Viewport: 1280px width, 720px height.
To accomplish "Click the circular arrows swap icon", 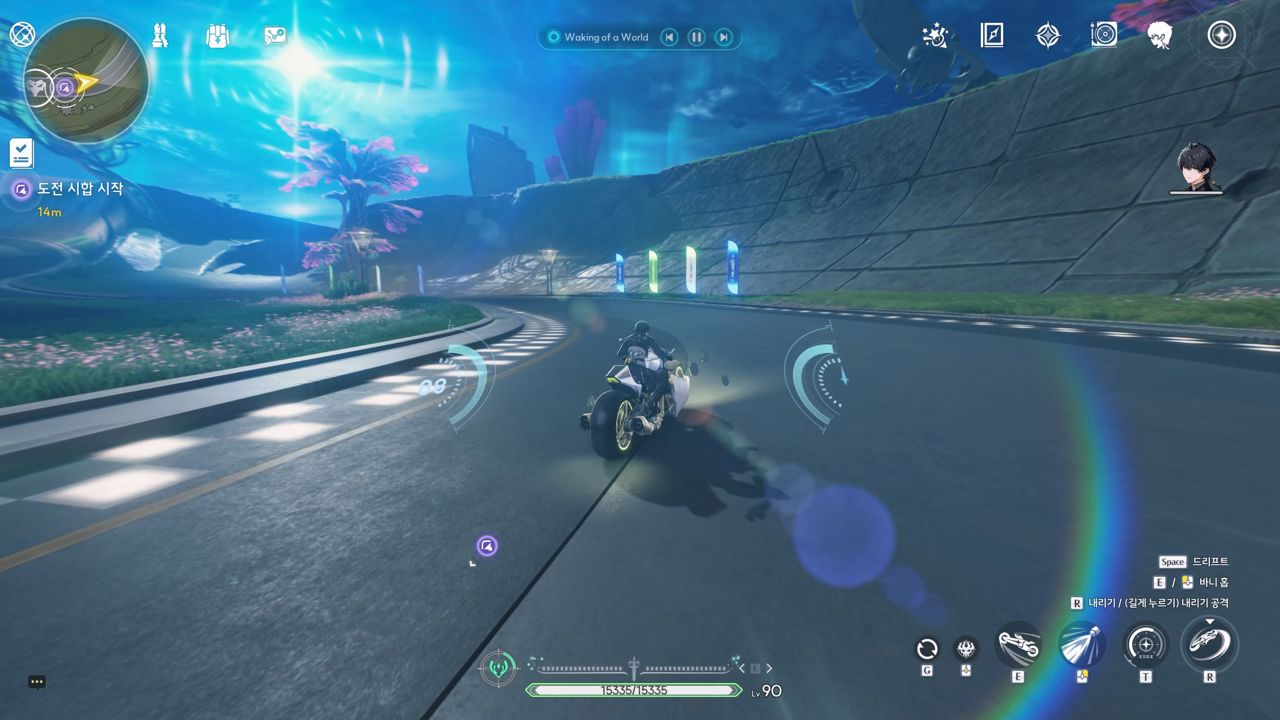I will tap(927, 648).
